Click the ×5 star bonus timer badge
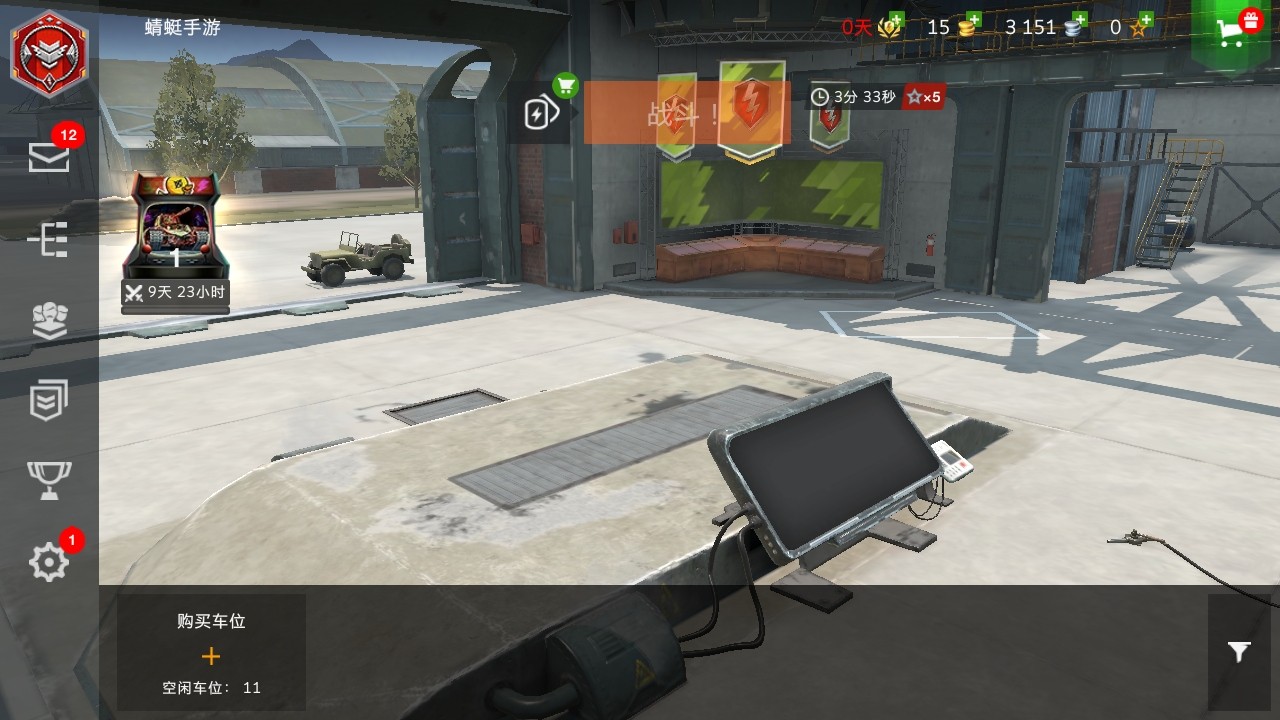 tap(923, 97)
